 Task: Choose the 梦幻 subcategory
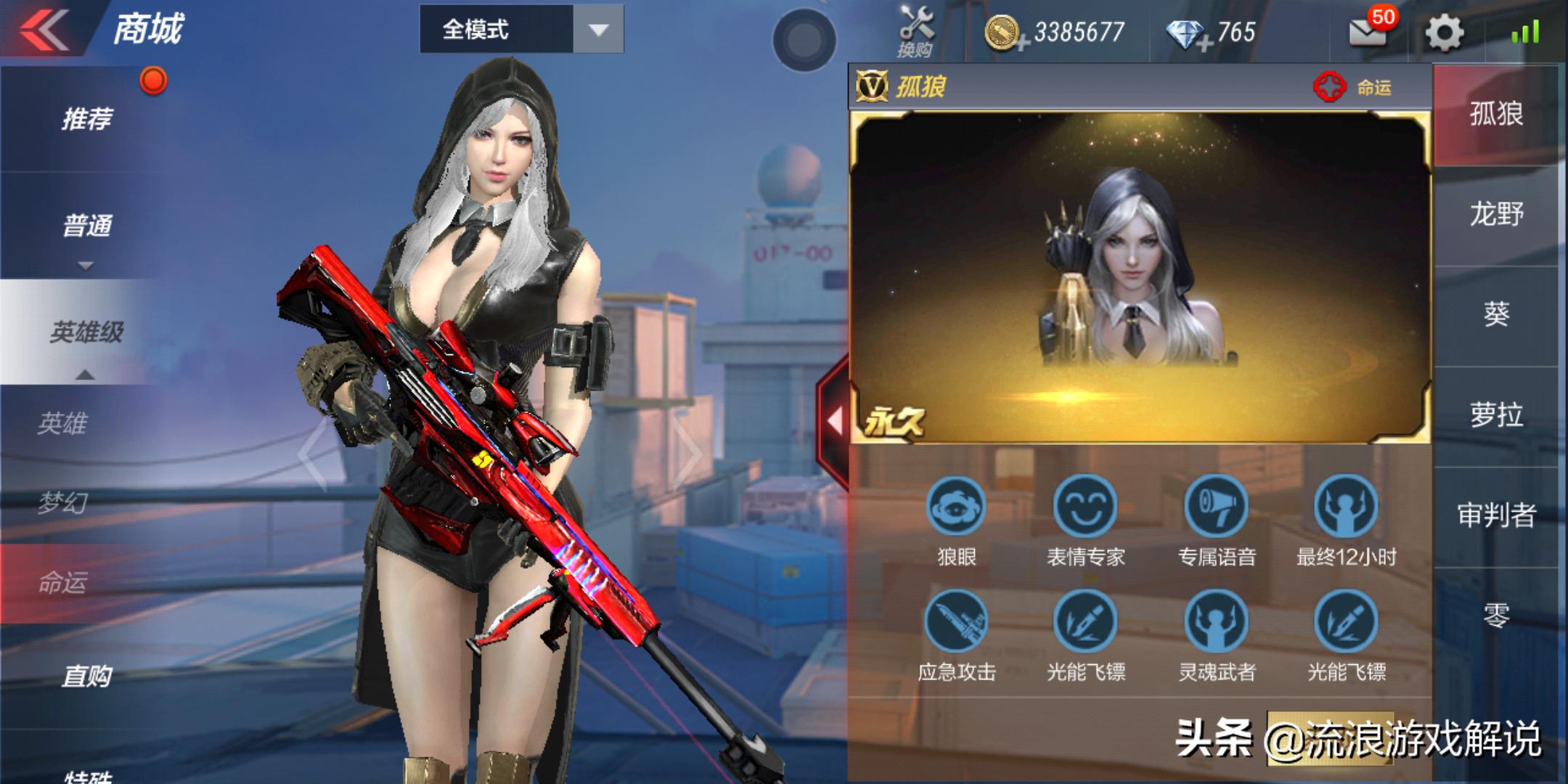click(64, 502)
